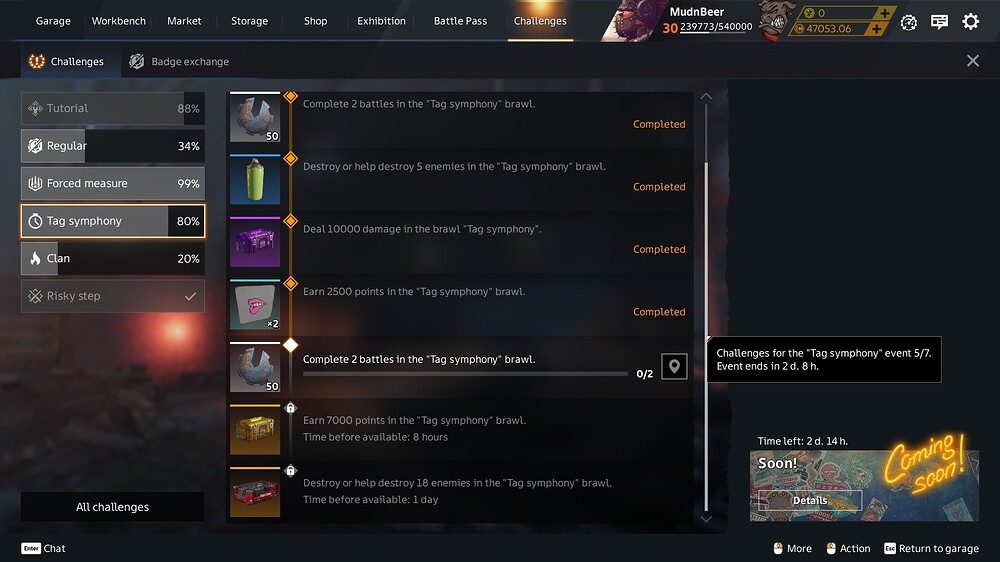The height and width of the screenshot is (562, 1000).
Task: Open the chat messages icon in the top bar
Action: [x=939, y=22]
